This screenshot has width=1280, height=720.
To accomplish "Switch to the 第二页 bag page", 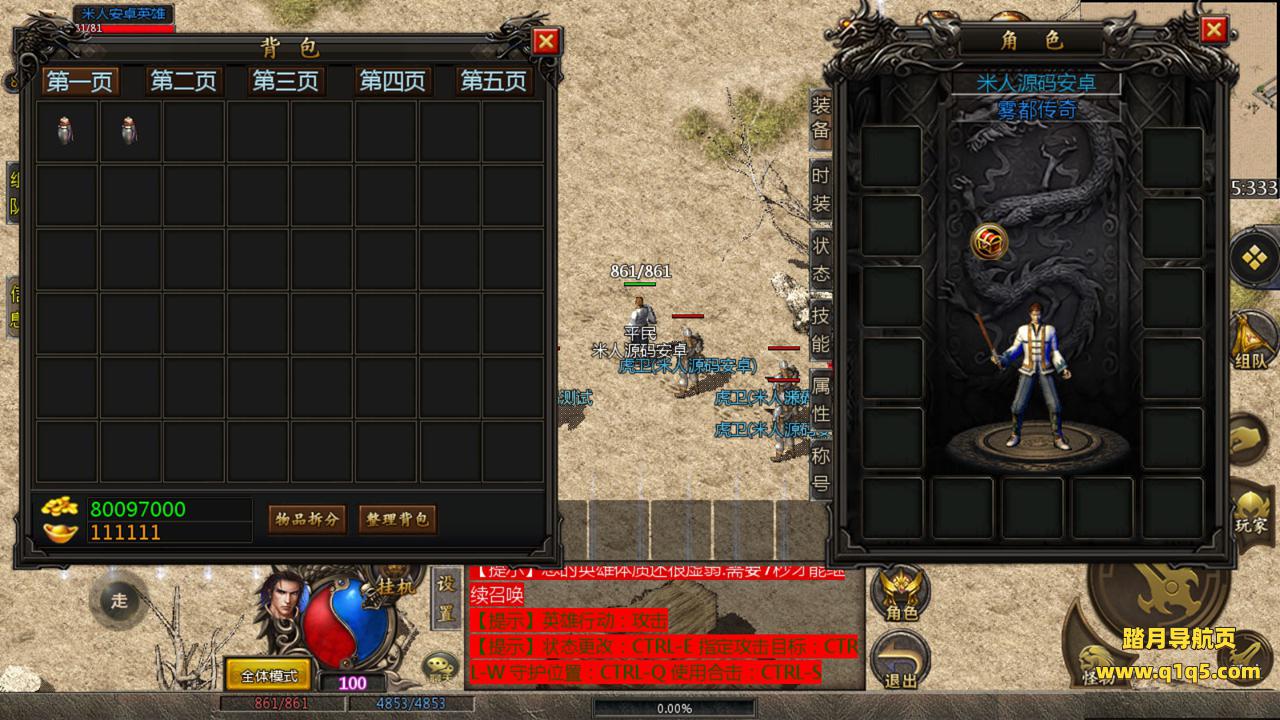I will click(183, 81).
